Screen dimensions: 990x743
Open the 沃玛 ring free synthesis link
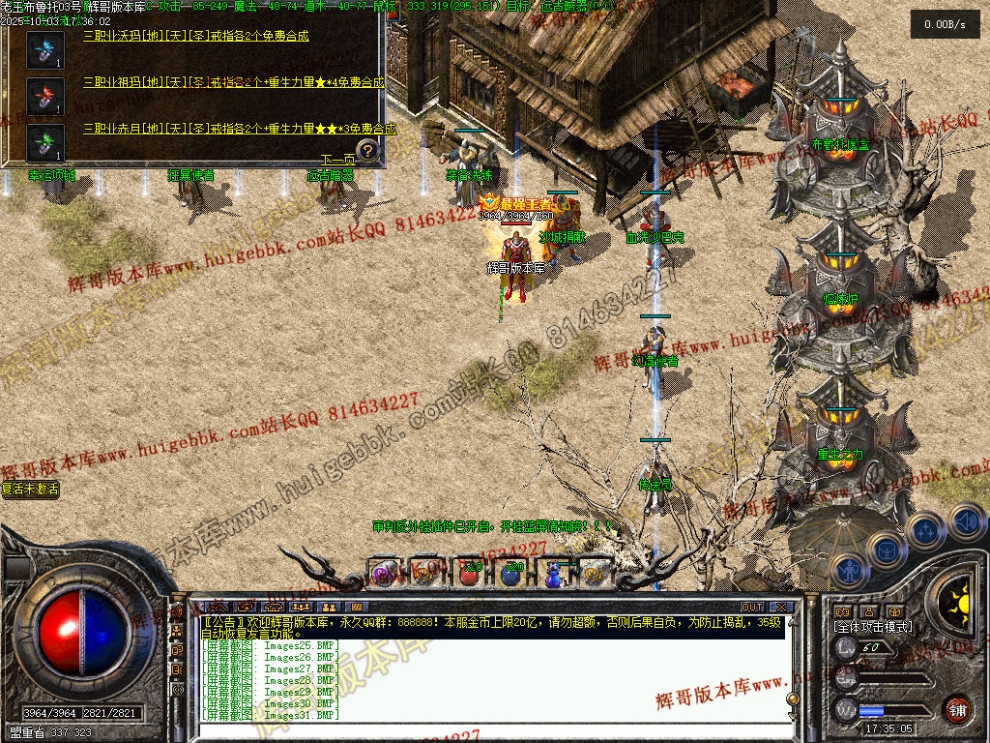tap(195, 37)
